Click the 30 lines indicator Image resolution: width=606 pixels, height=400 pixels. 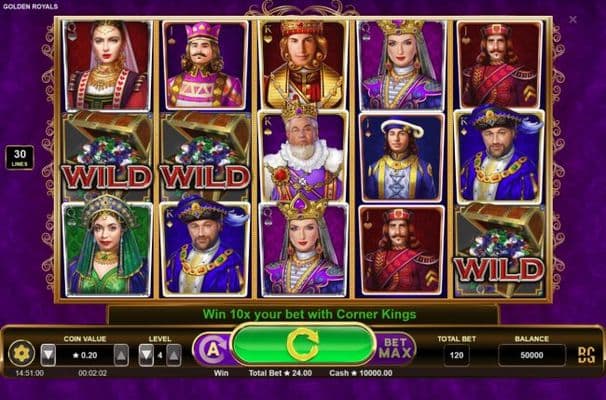point(19,157)
